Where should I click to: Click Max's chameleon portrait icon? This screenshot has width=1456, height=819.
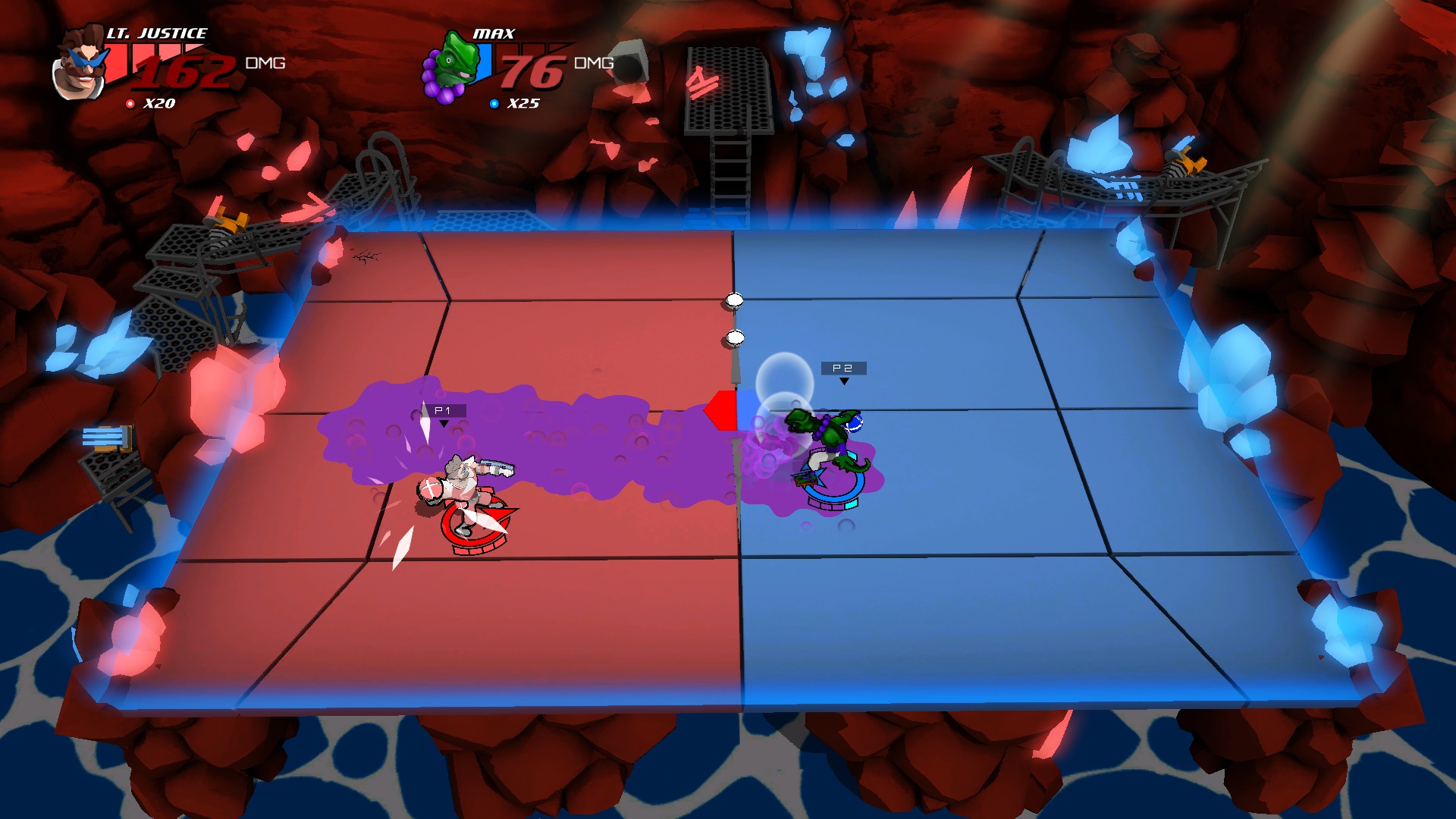(453, 64)
